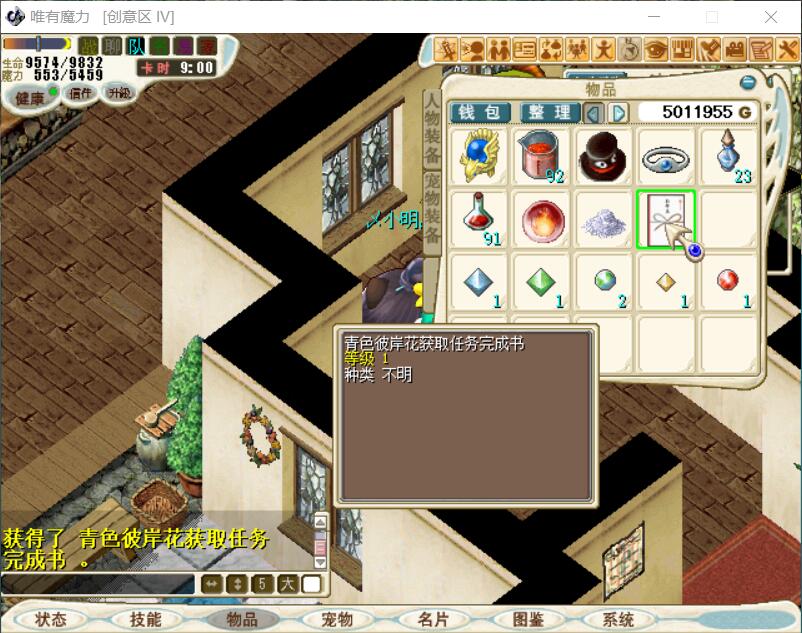Switch to the 宠物装备 pet equipment tab
This screenshot has width=802, height=633.
(432, 211)
